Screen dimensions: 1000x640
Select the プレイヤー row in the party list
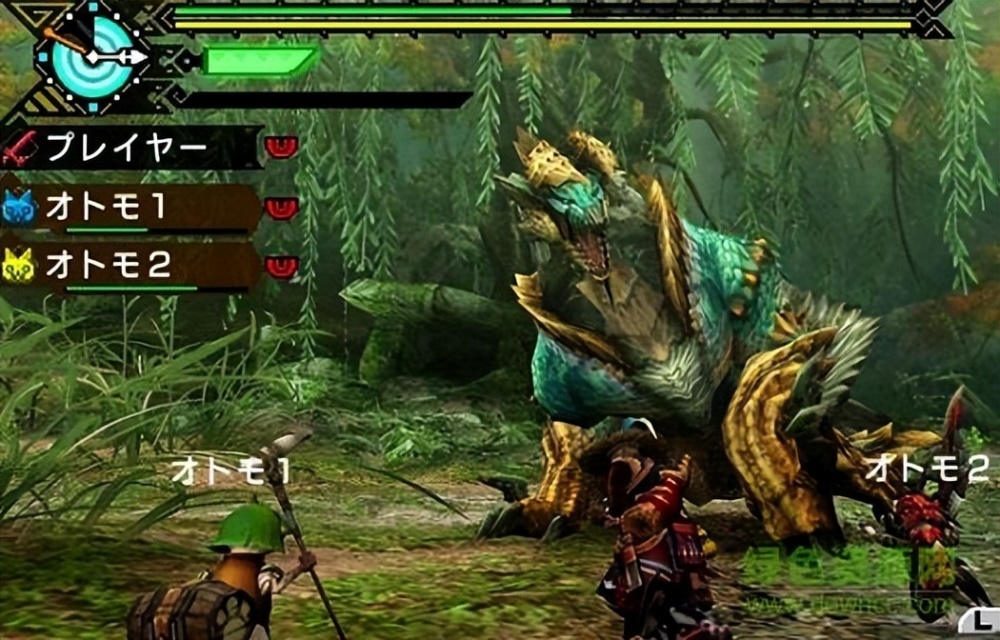point(130,148)
